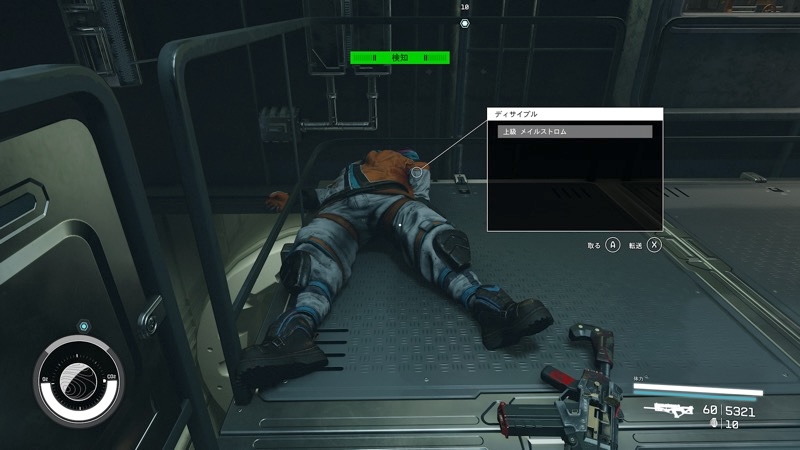This screenshot has height=450, width=800.
Task: Select the 上級 メイルストロム loot entry
Action: (574, 131)
